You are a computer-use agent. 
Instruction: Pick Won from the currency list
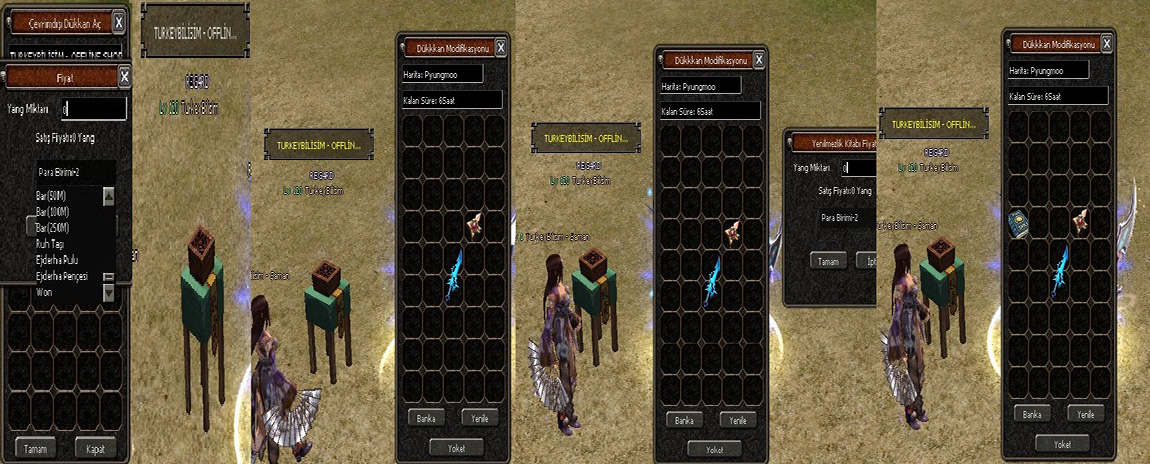pyautogui.click(x=47, y=291)
